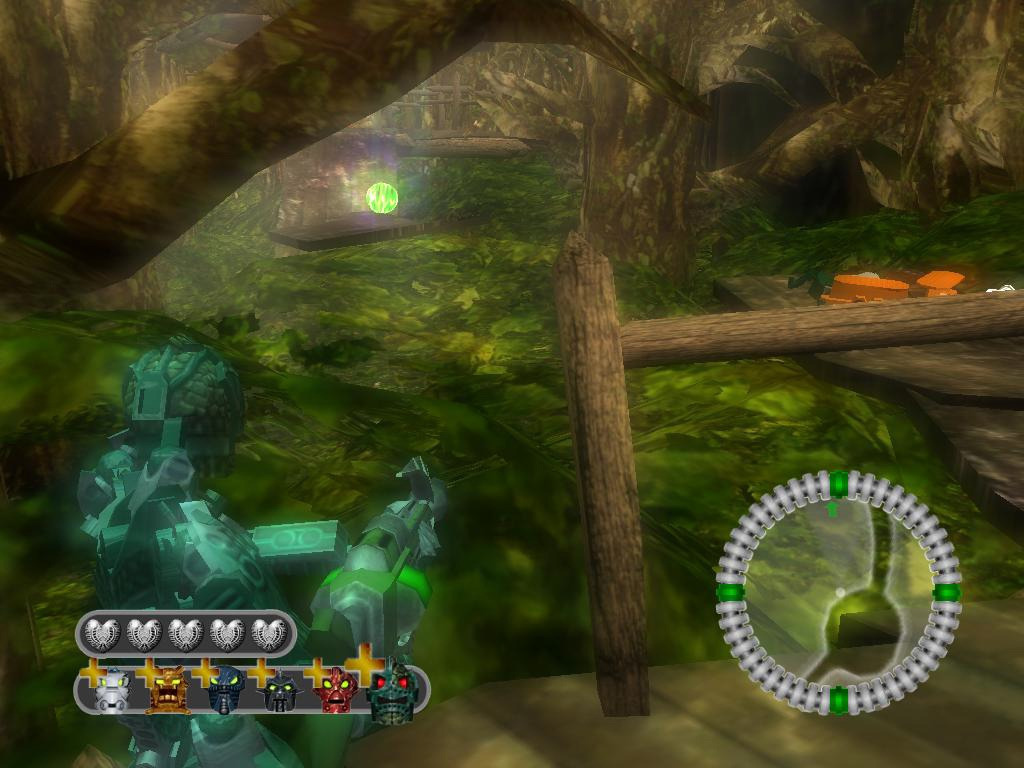1024x768 pixels.
Task: Select the red mask icon
Action: [x=337, y=690]
